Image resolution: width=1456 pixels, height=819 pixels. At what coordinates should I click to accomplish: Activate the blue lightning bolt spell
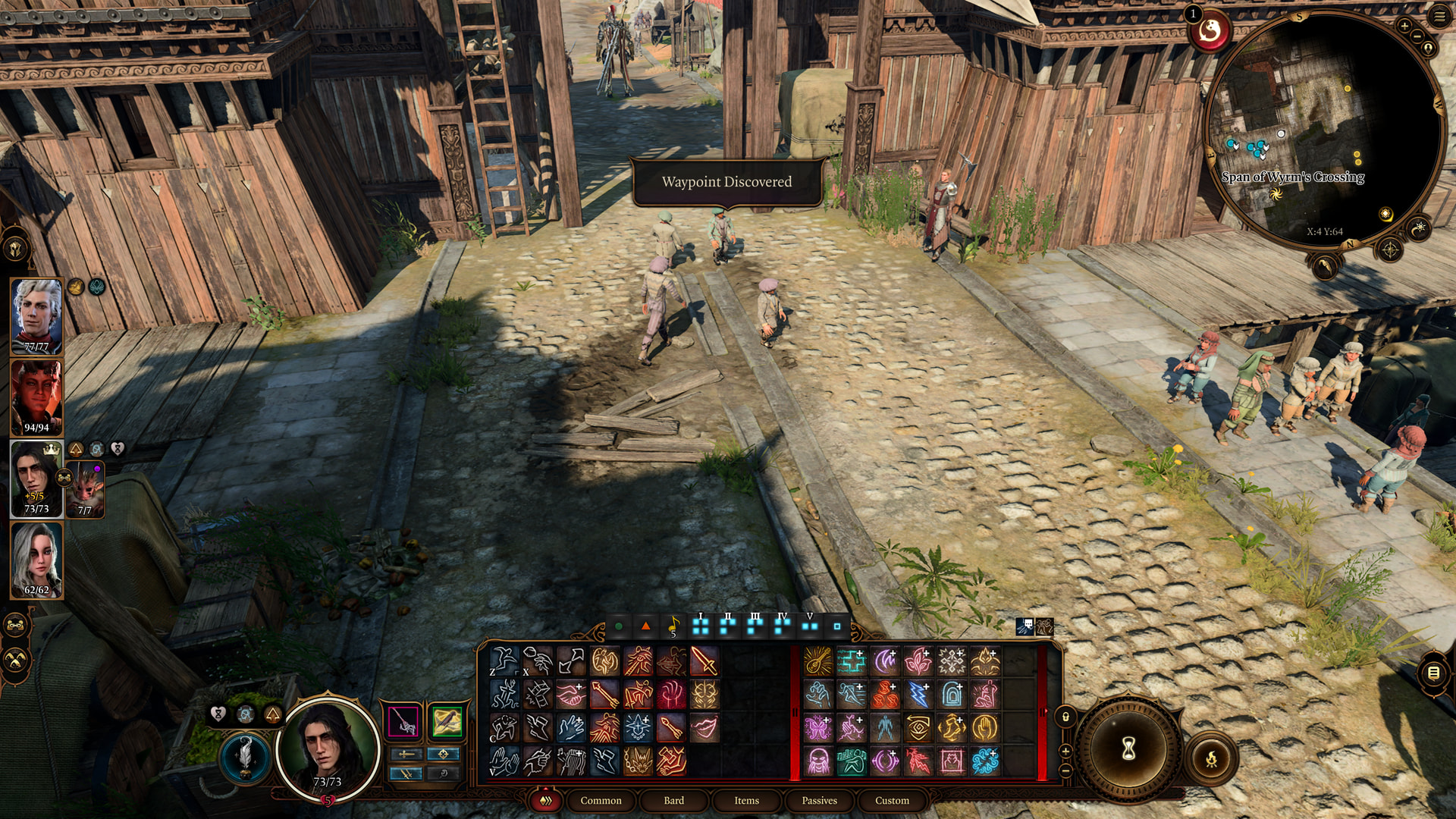point(918,695)
